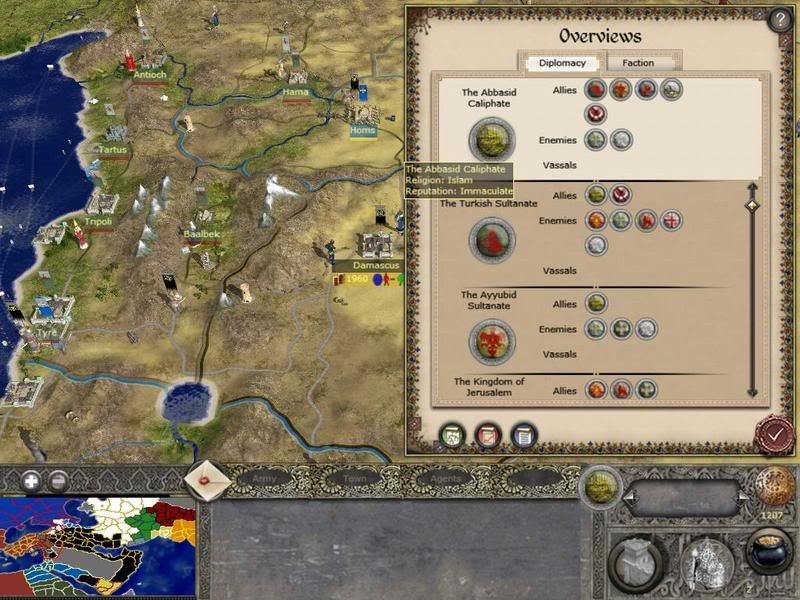Switch to the Agents review tab

445,480
